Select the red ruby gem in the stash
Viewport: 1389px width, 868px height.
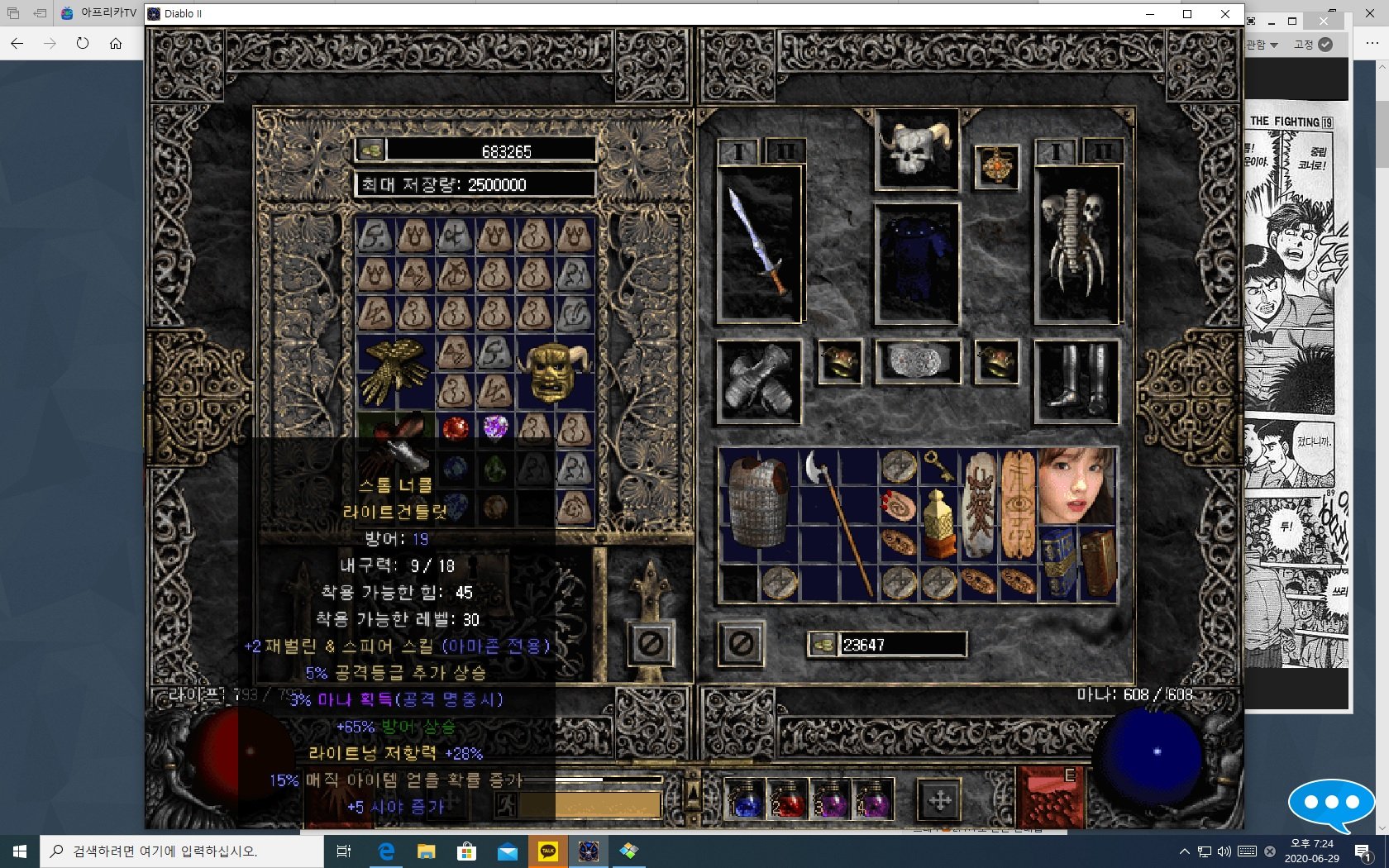point(455,427)
